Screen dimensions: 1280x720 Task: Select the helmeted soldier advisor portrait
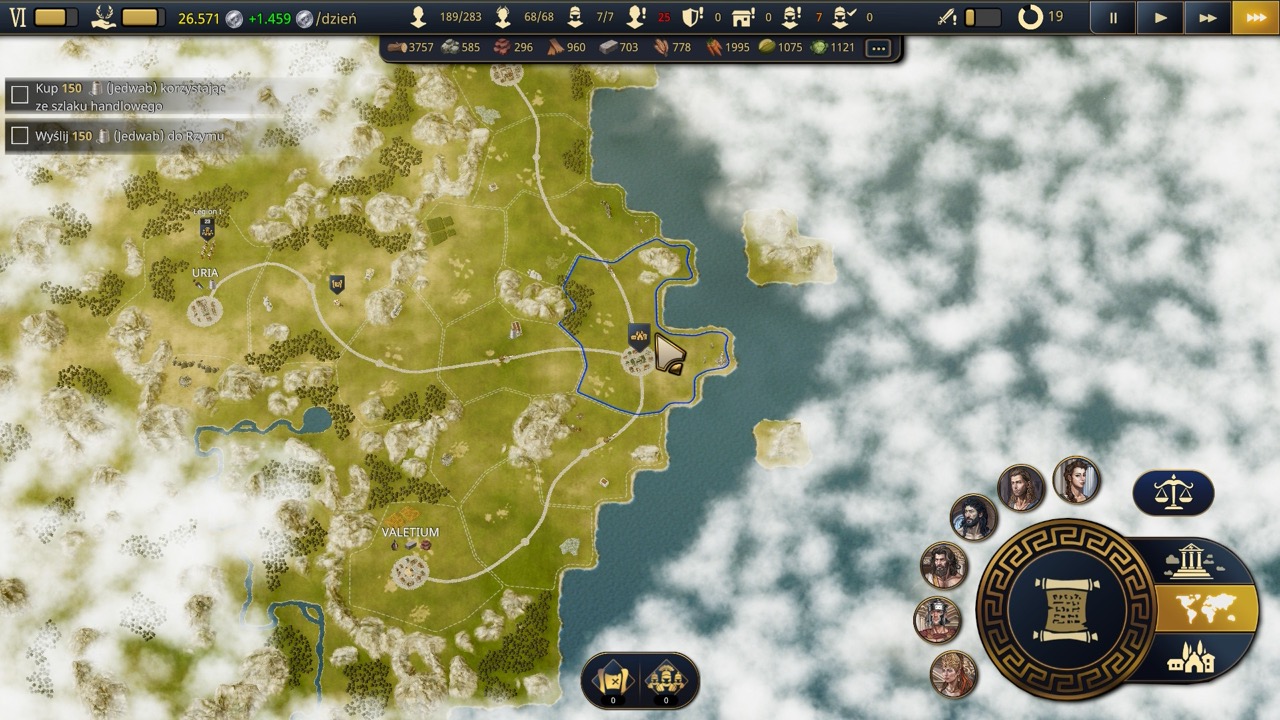(937, 620)
